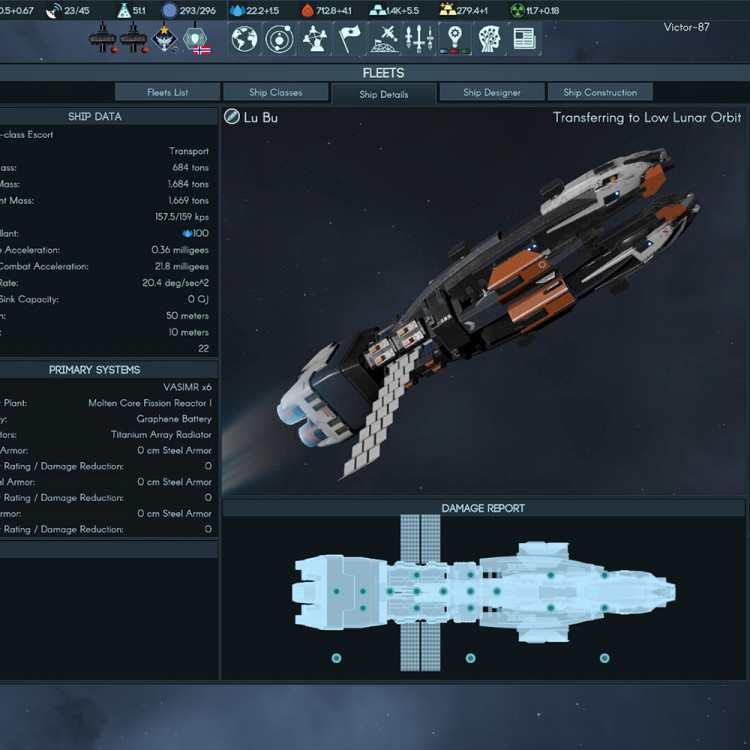Open the lightbulb research panel
The image size is (750, 750).
click(455, 39)
